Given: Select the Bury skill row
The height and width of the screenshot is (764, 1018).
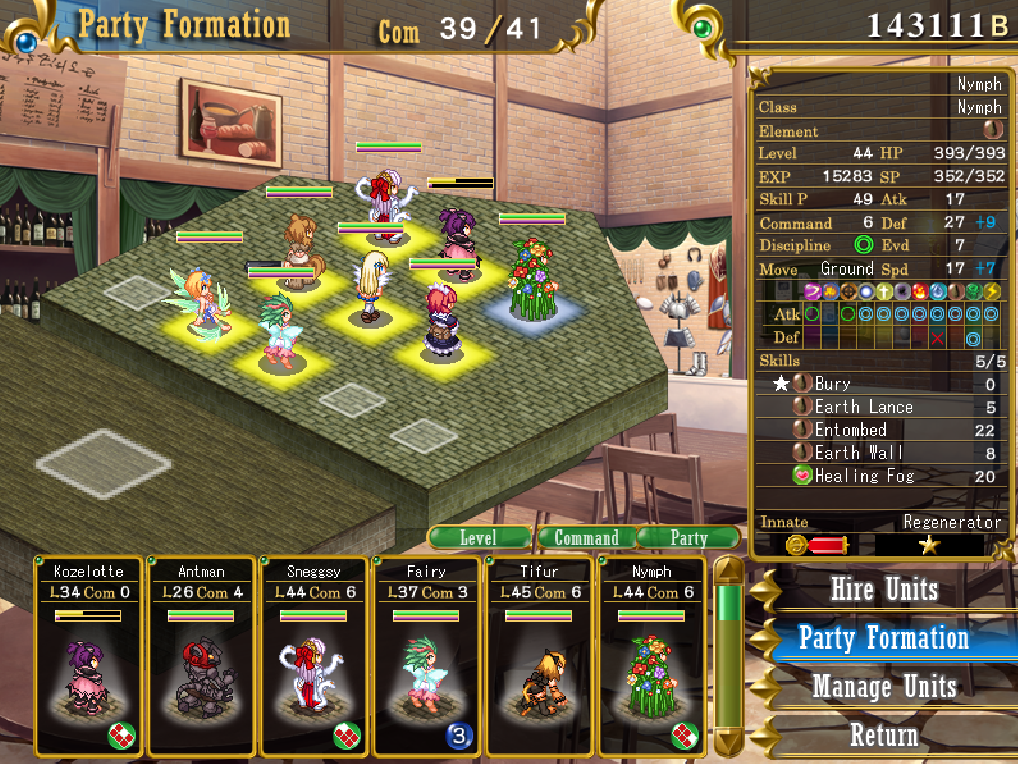Looking at the screenshot, I should pyautogui.click(x=880, y=384).
